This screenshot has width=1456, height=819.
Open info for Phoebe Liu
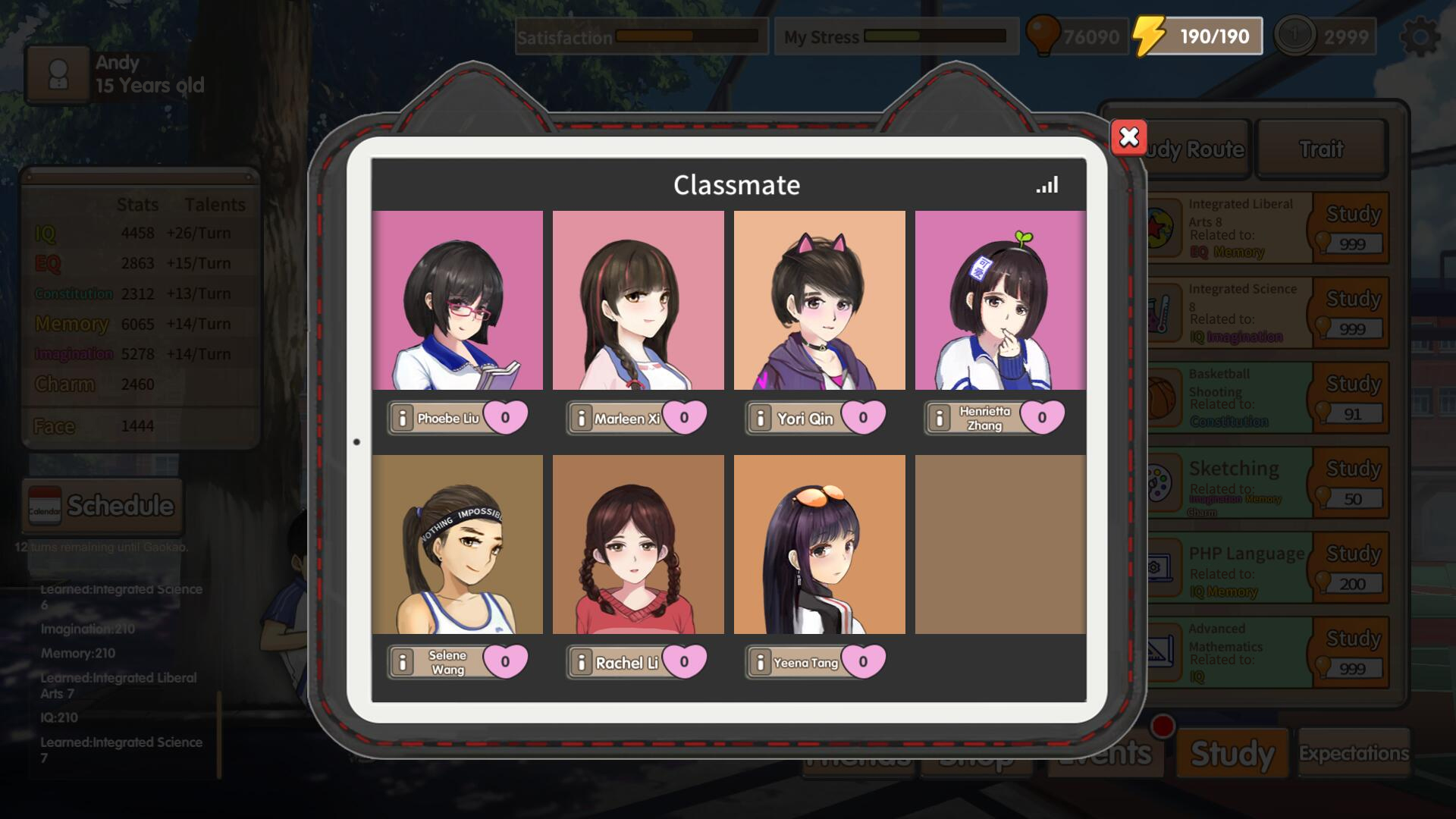tap(403, 418)
